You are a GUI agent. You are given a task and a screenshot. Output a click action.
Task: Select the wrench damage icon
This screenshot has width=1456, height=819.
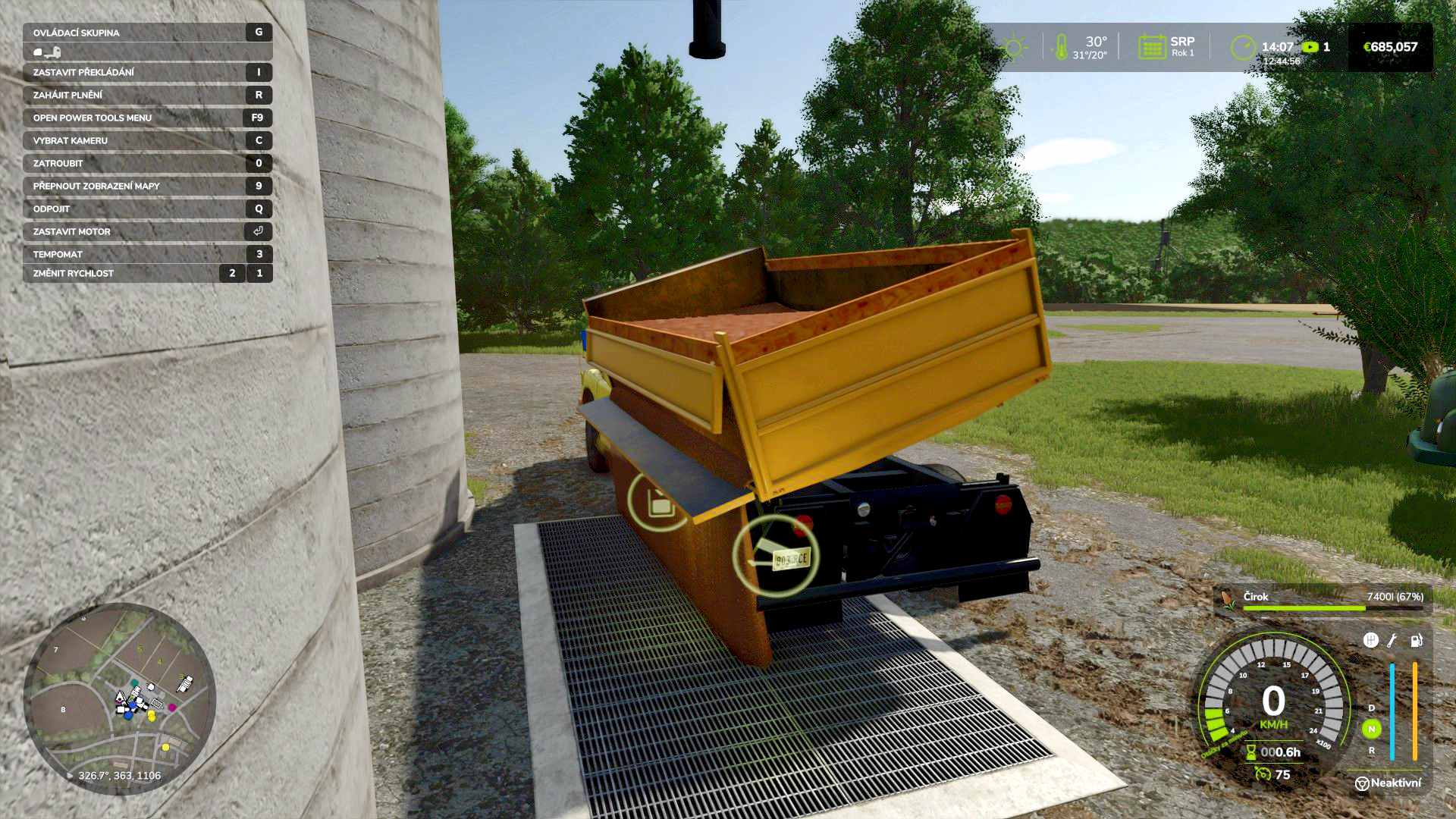click(x=1392, y=641)
